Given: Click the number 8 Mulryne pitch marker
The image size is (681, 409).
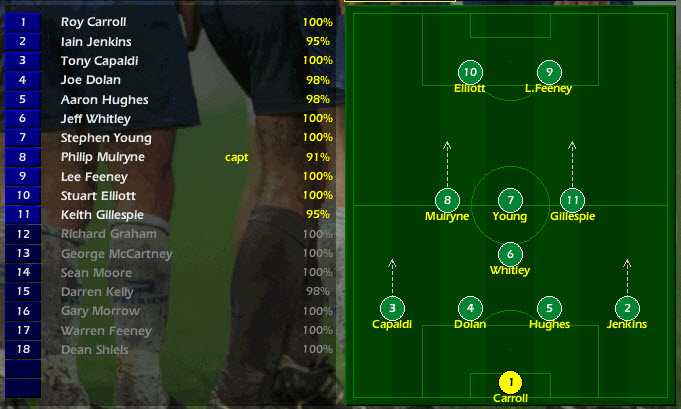Looking at the screenshot, I should click(x=447, y=200).
